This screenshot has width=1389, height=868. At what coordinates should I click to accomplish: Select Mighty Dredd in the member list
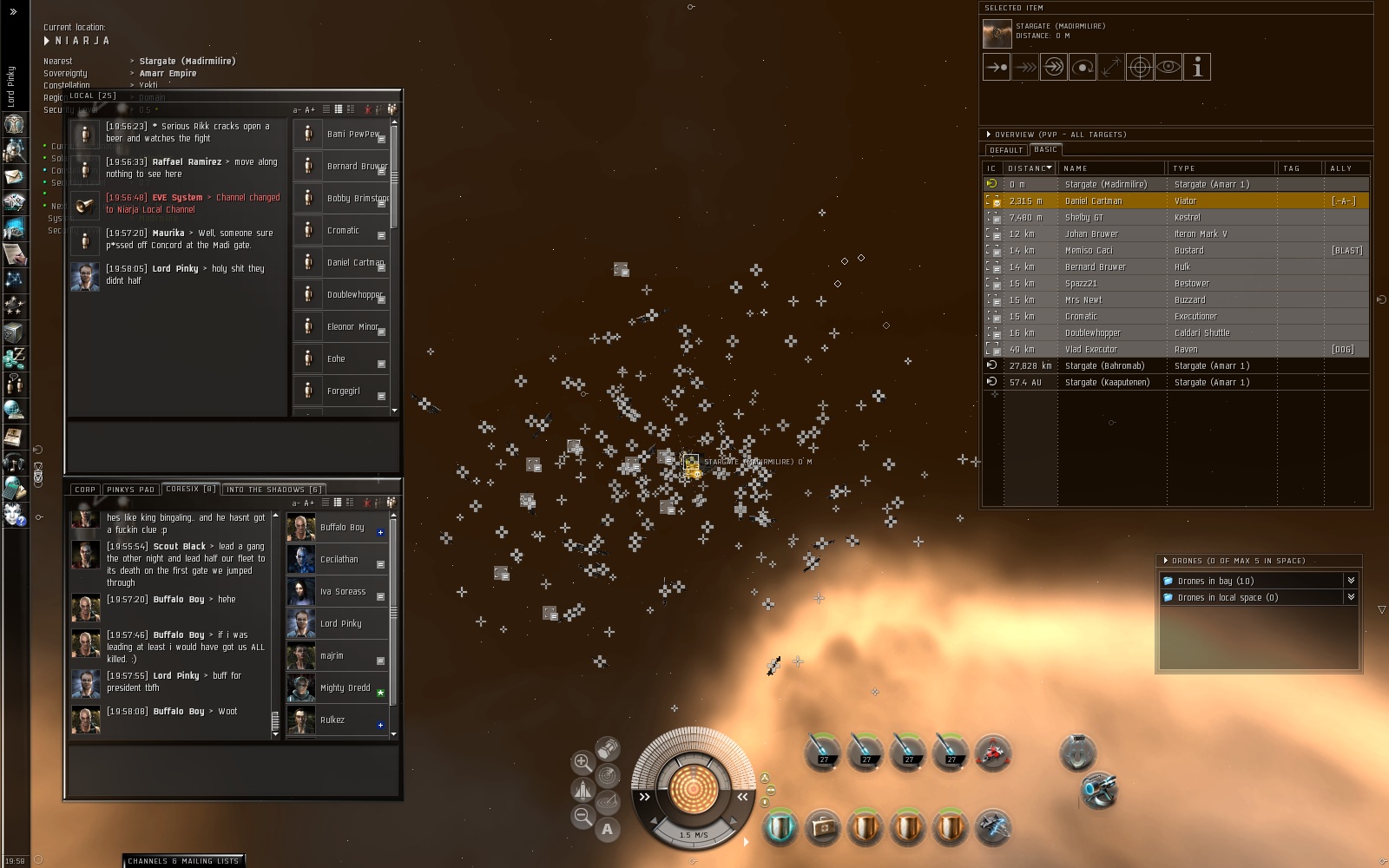(345, 688)
